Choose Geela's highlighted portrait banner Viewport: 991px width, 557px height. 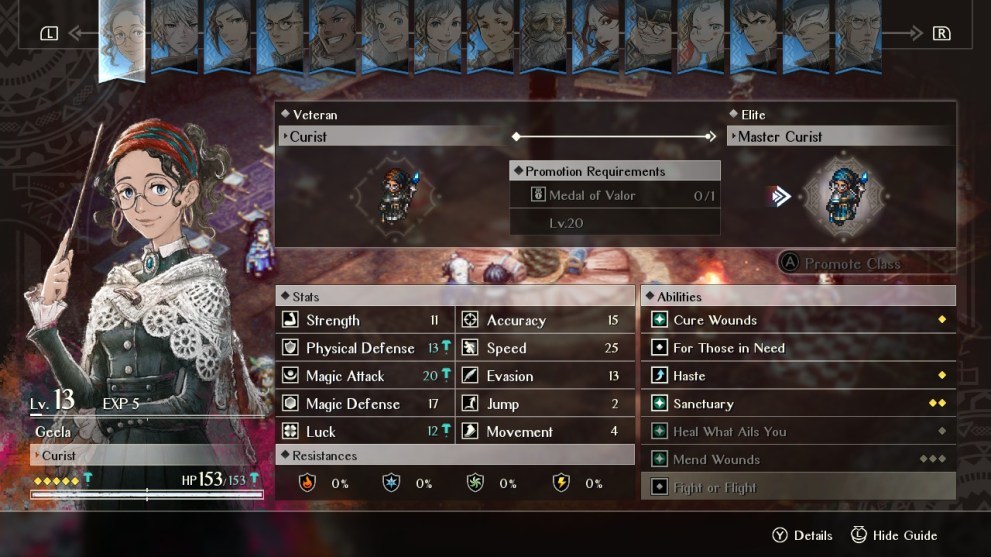(123, 38)
